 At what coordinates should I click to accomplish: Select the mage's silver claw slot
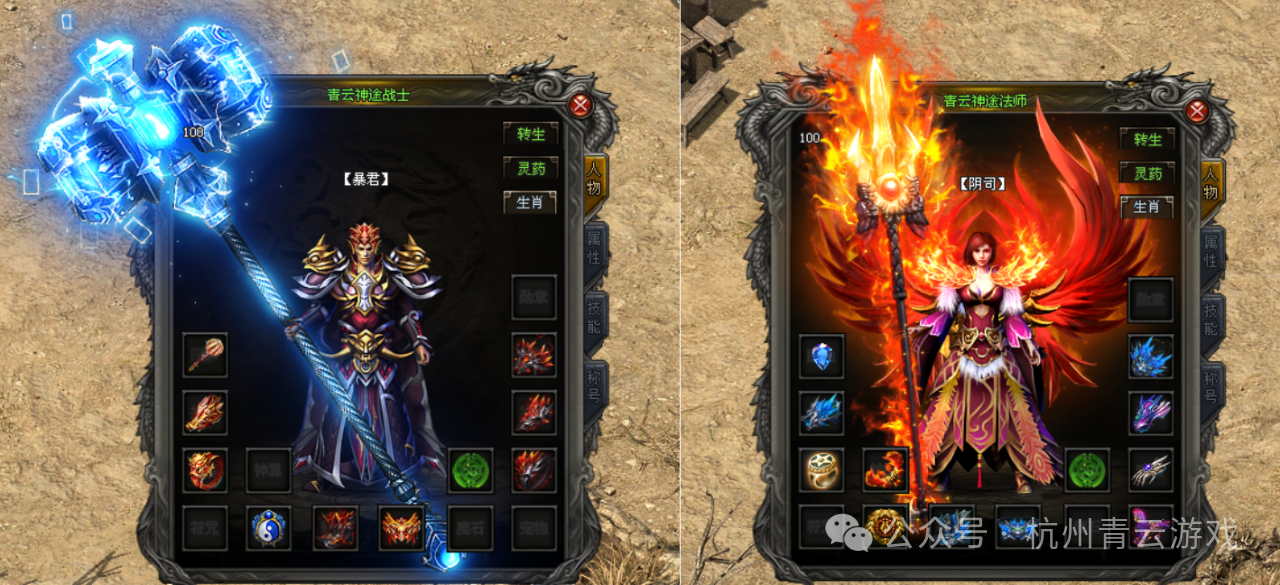(x=1150, y=469)
